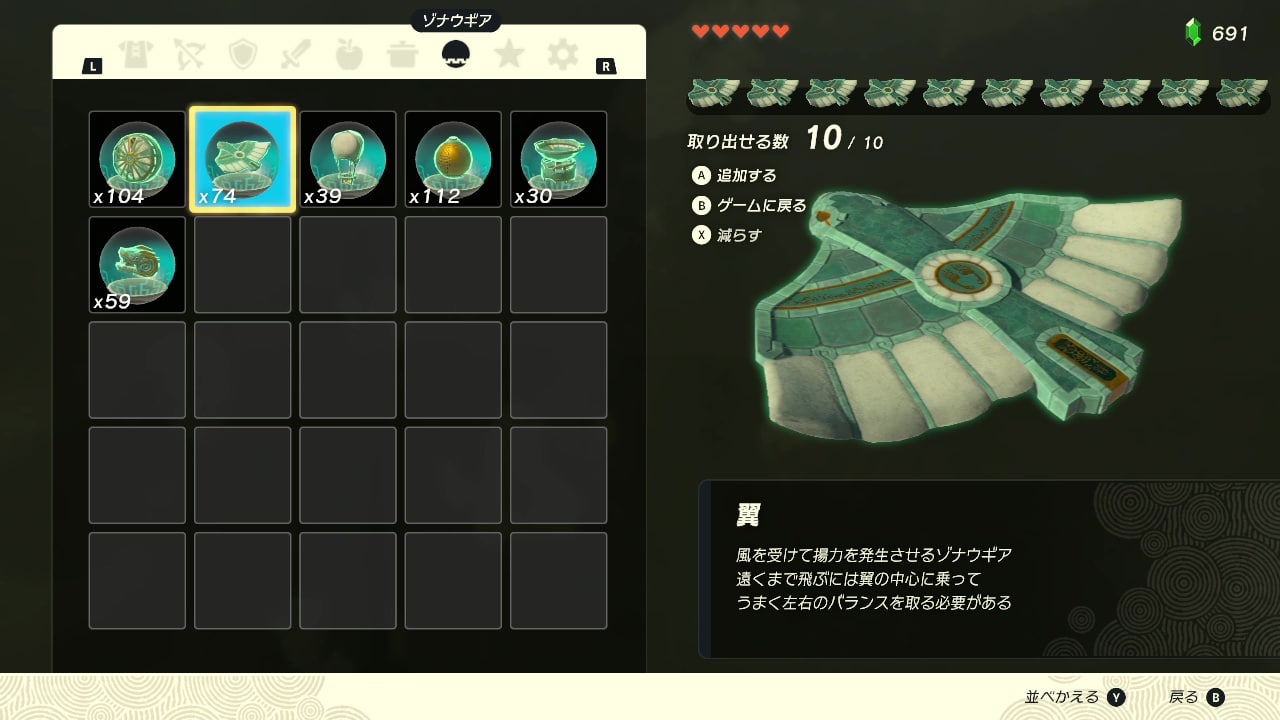Switch to the armor shirt tab
The width and height of the screenshot is (1280, 720).
tap(136, 54)
